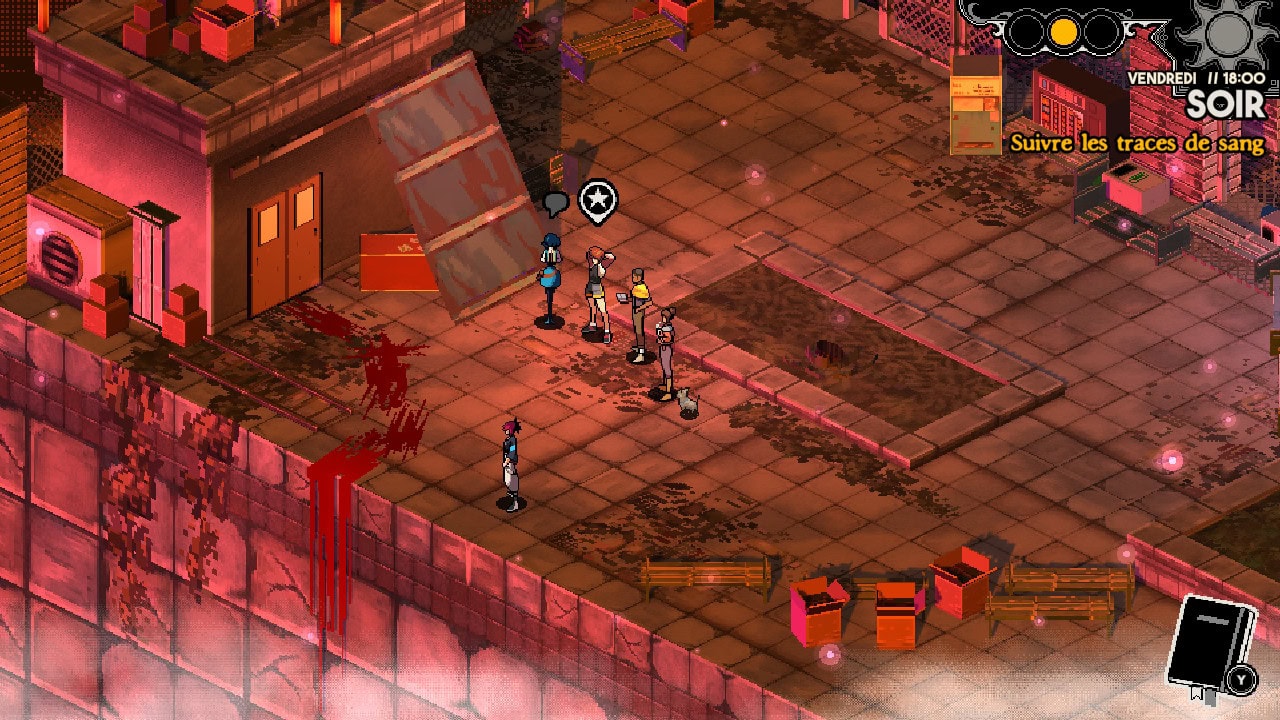Click the speech bubble talk marker
The width and height of the screenshot is (1280, 720).
pyautogui.click(x=556, y=204)
